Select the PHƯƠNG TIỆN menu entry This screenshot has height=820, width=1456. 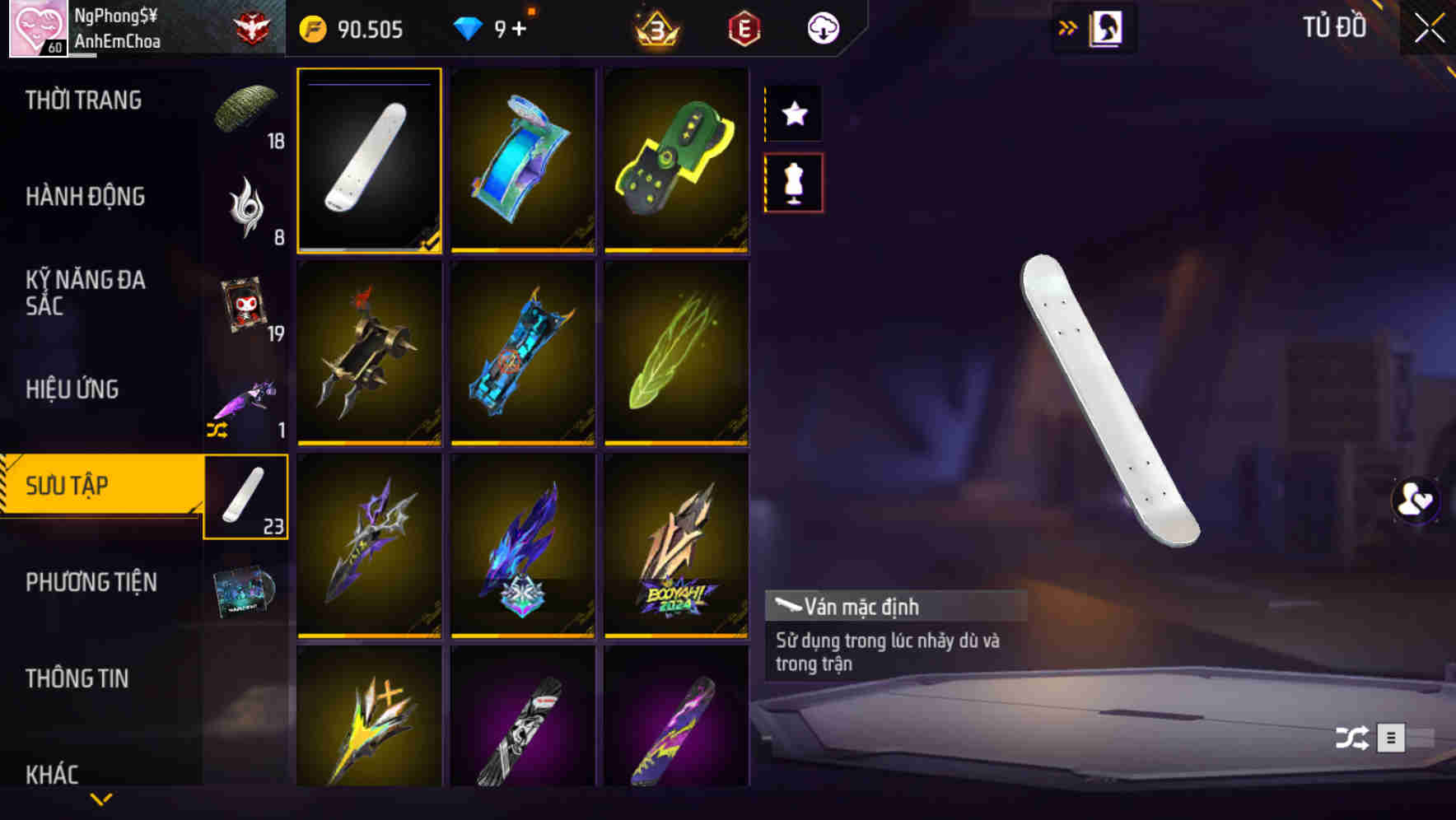pyautogui.click(x=91, y=581)
